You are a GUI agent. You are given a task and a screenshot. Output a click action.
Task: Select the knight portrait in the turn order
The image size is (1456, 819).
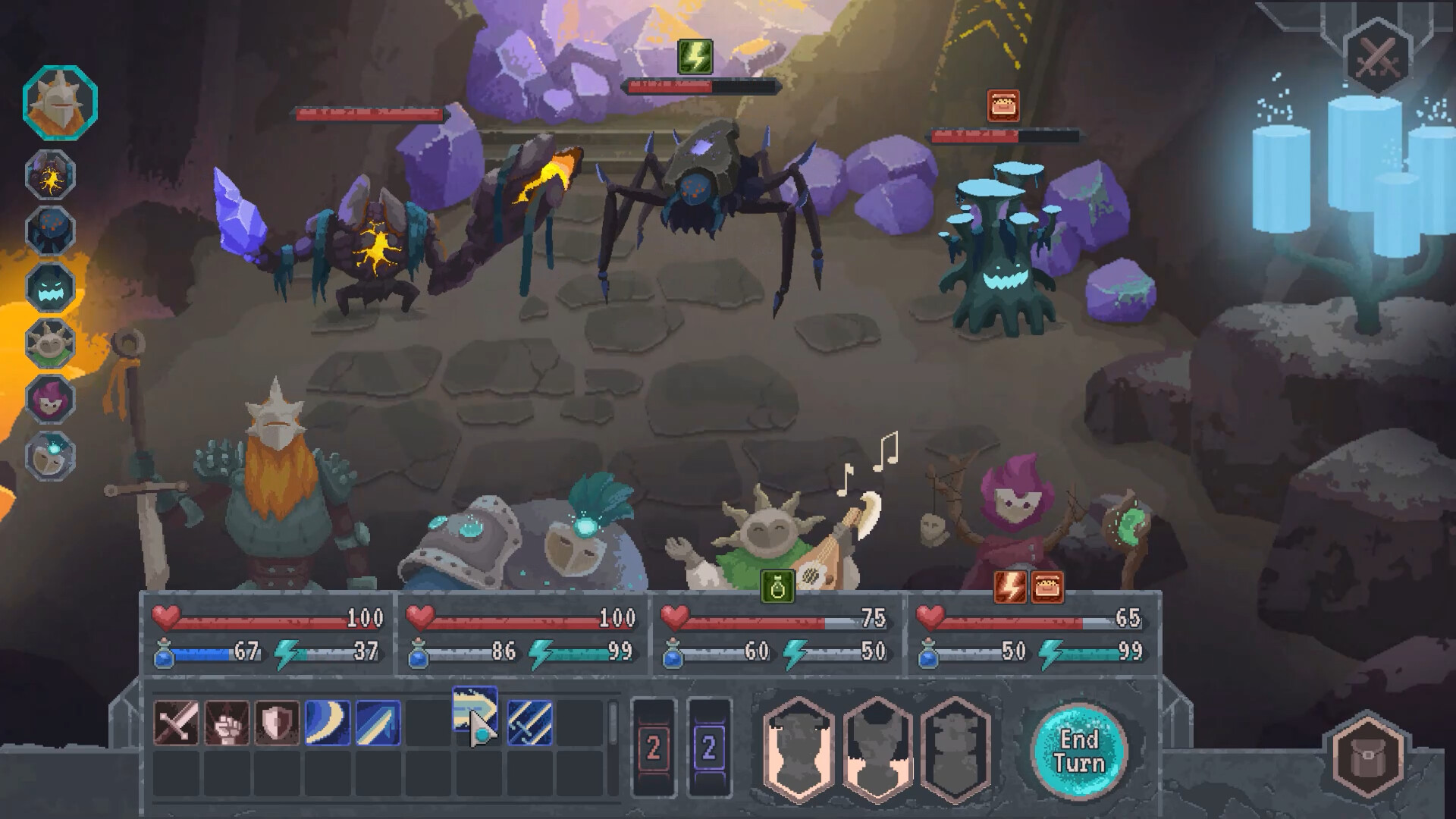coord(53,106)
